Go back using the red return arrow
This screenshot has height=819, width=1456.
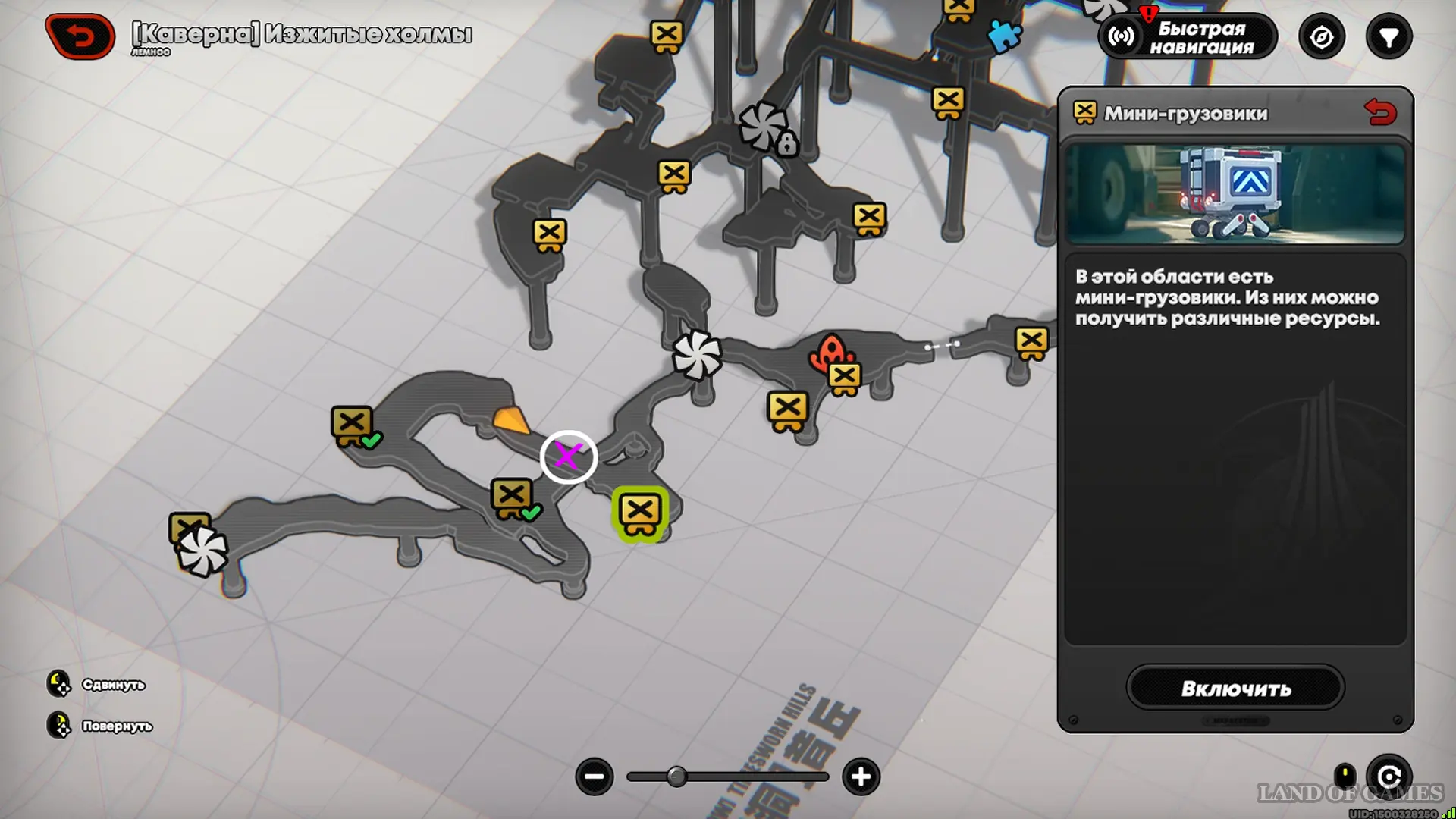pos(80,36)
